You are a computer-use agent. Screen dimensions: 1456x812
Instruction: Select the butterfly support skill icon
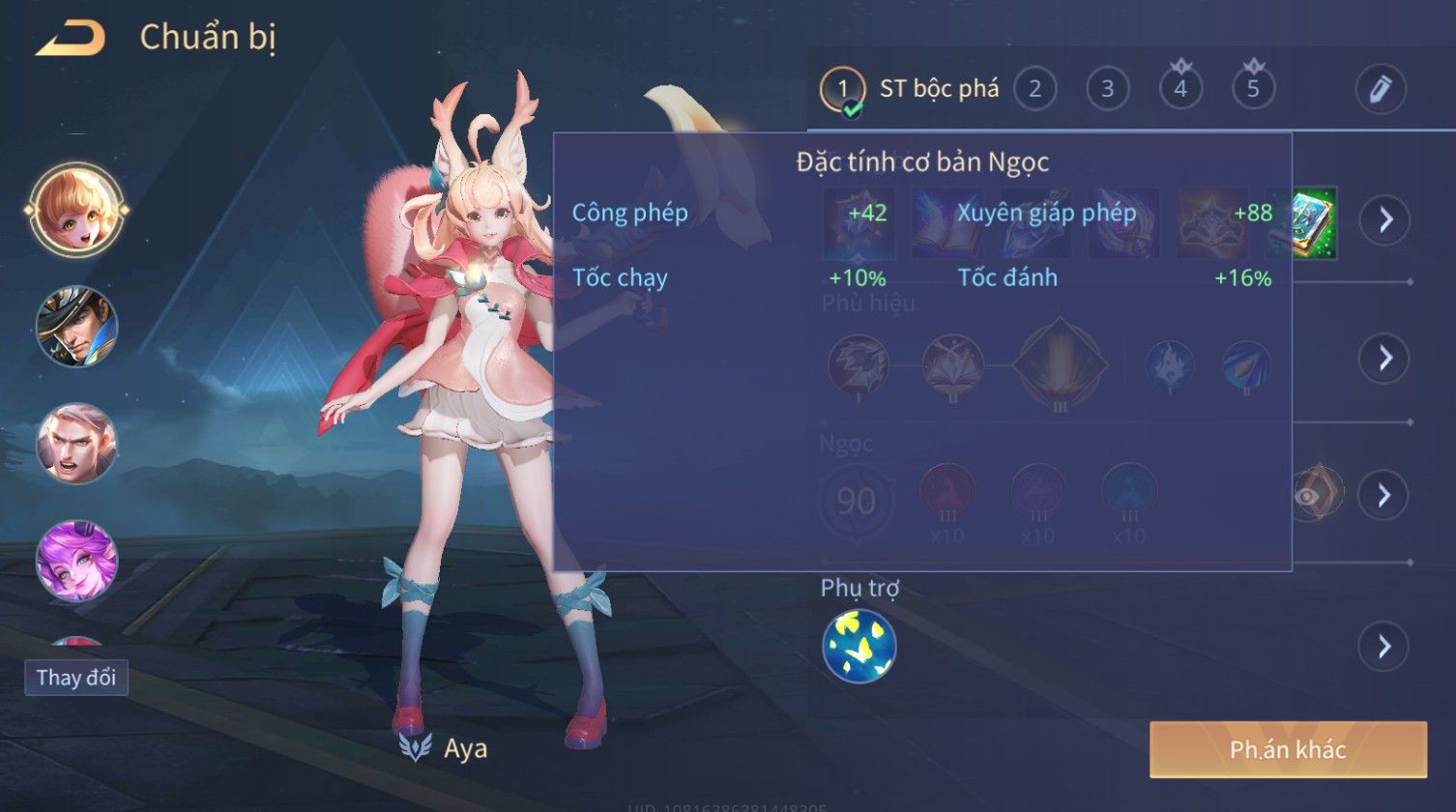(859, 646)
